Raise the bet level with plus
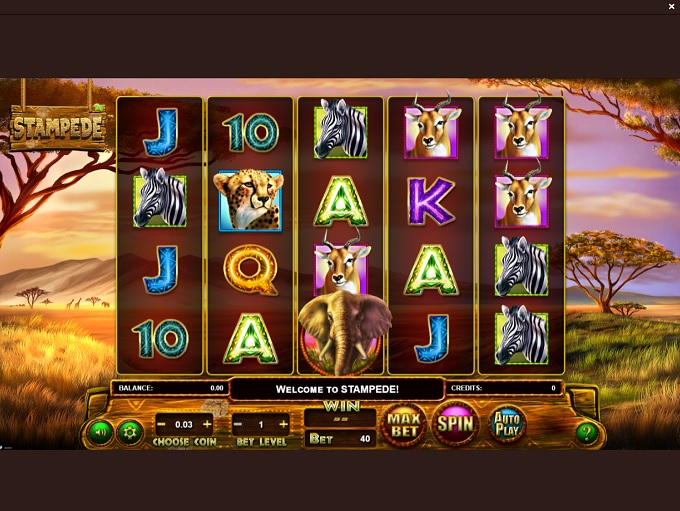 click(x=283, y=425)
